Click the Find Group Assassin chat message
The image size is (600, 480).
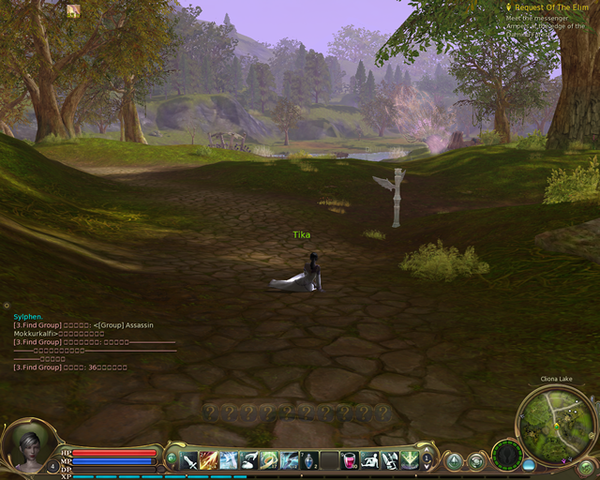click(x=68, y=324)
